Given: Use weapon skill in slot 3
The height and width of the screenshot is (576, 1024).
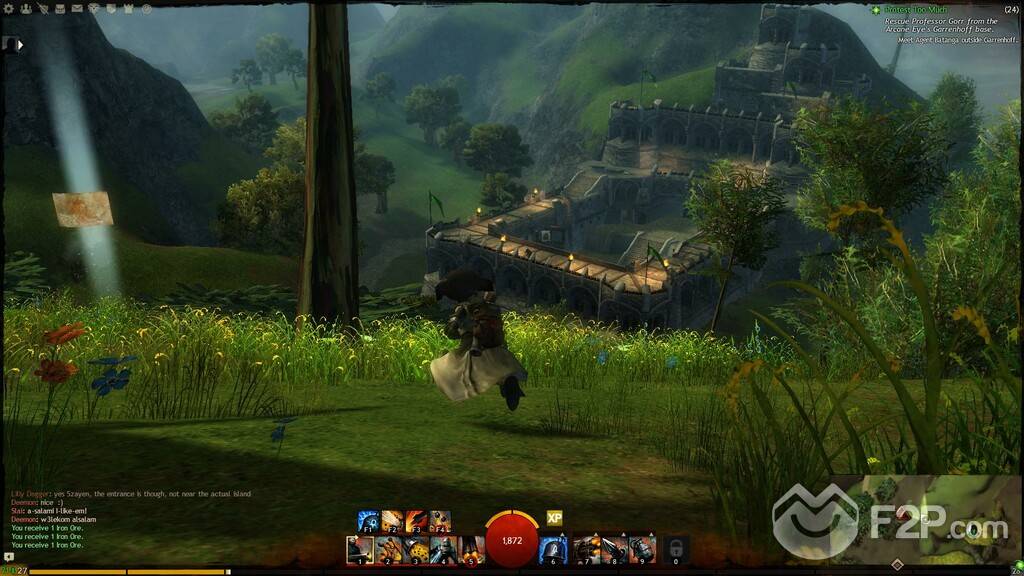Looking at the screenshot, I should [415, 549].
